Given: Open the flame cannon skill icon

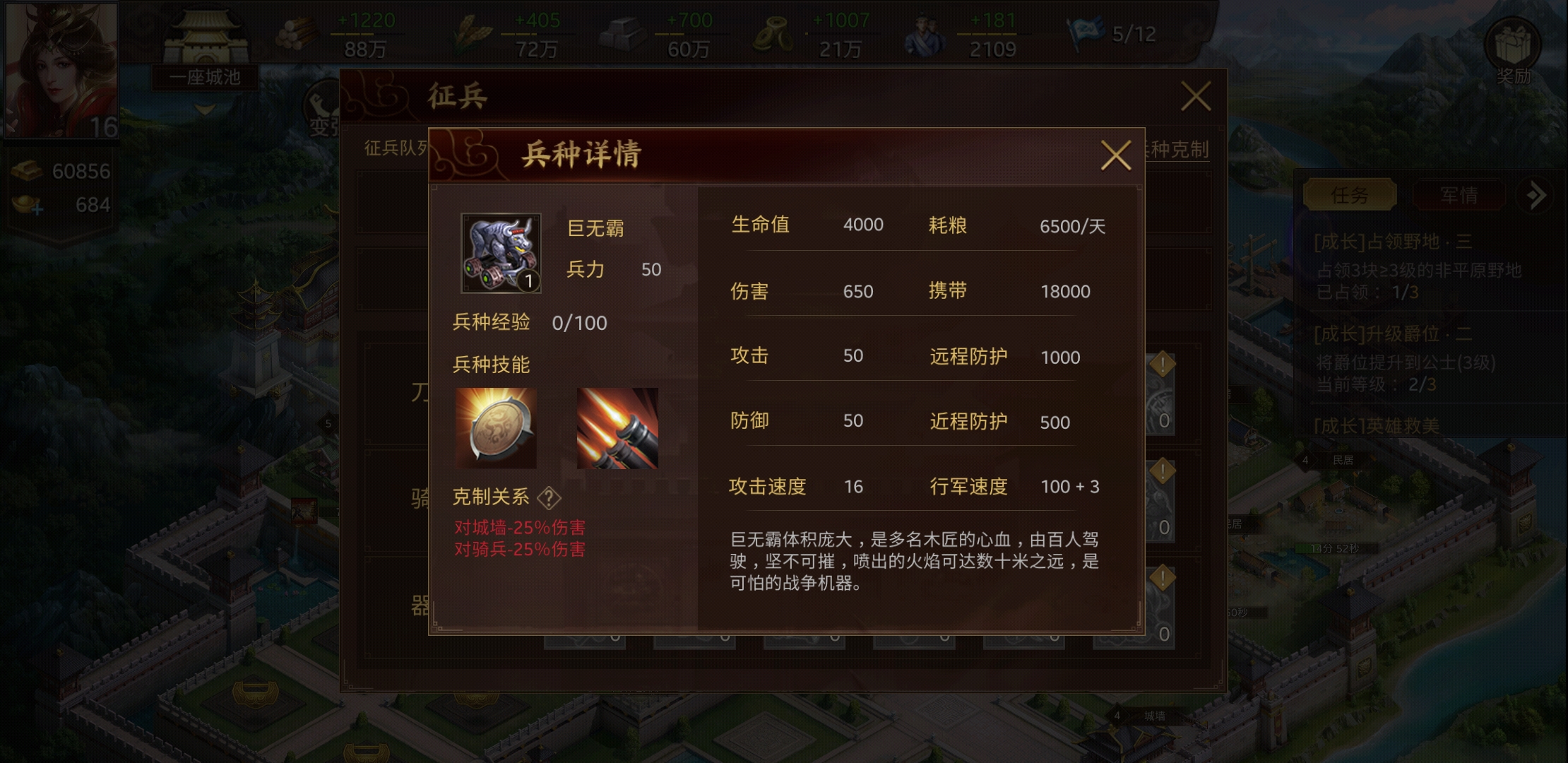Looking at the screenshot, I should click(618, 427).
